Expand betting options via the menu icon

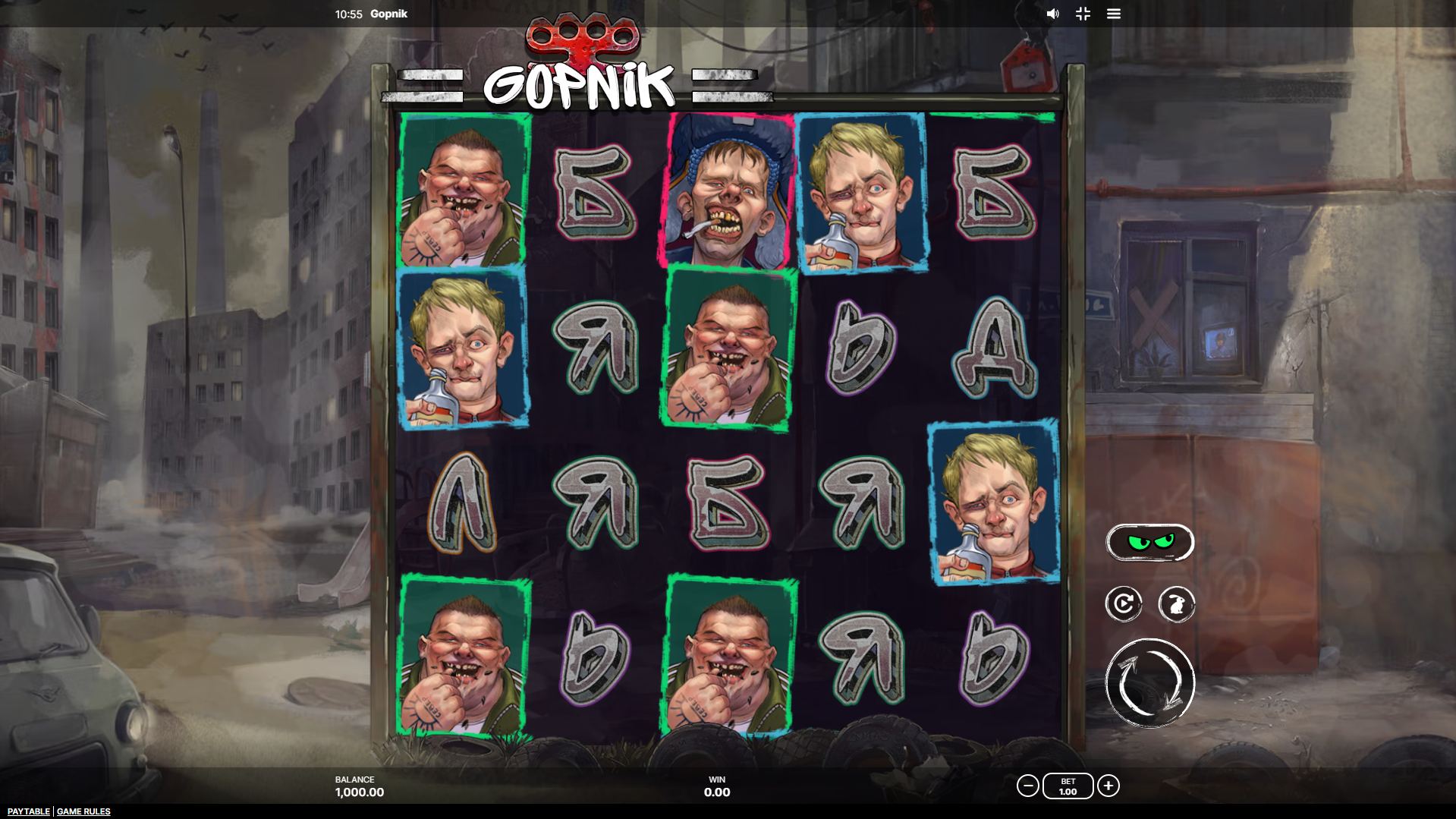pyautogui.click(x=1114, y=14)
